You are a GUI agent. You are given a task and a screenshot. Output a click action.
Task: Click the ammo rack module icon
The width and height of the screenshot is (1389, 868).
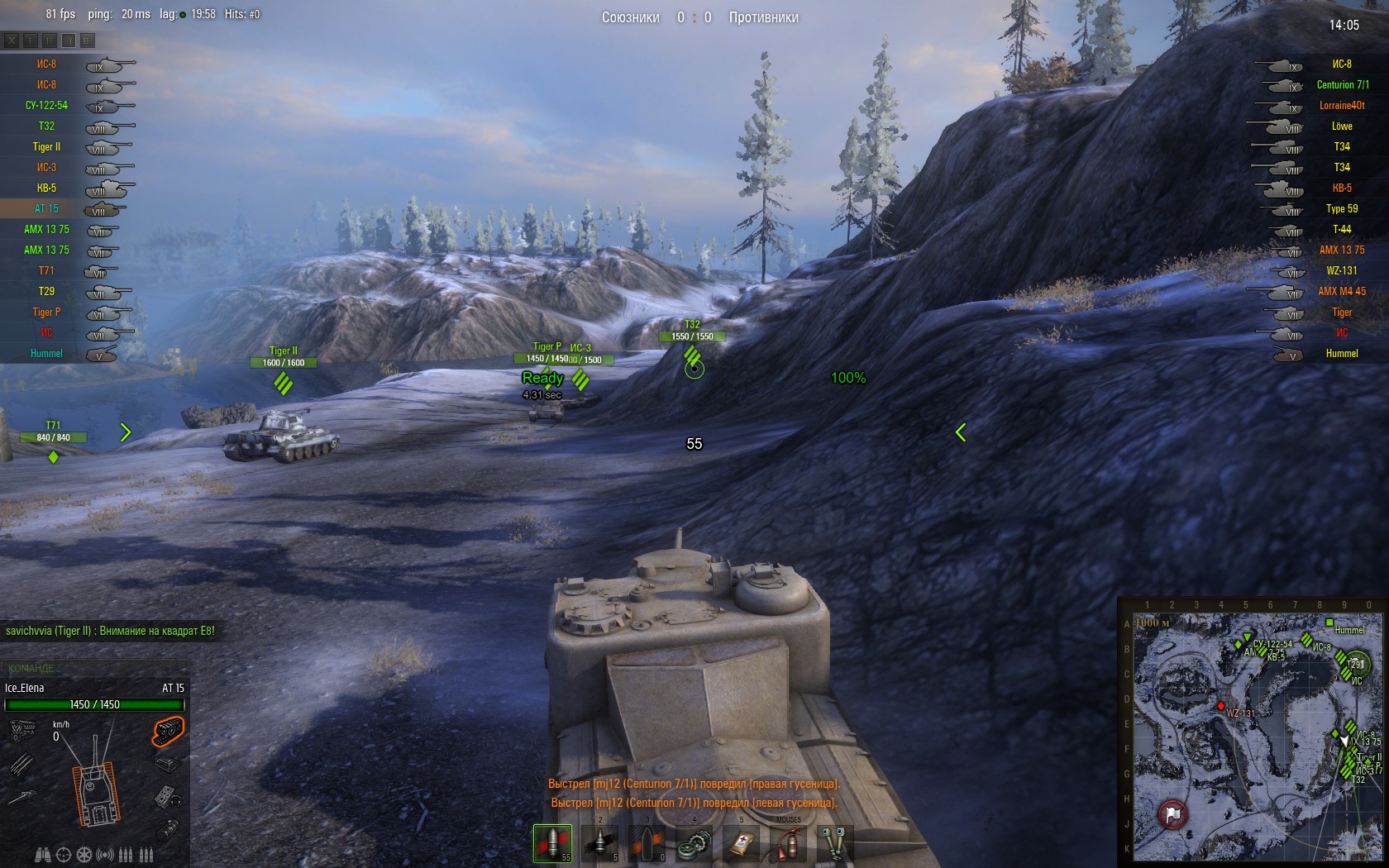22,765
